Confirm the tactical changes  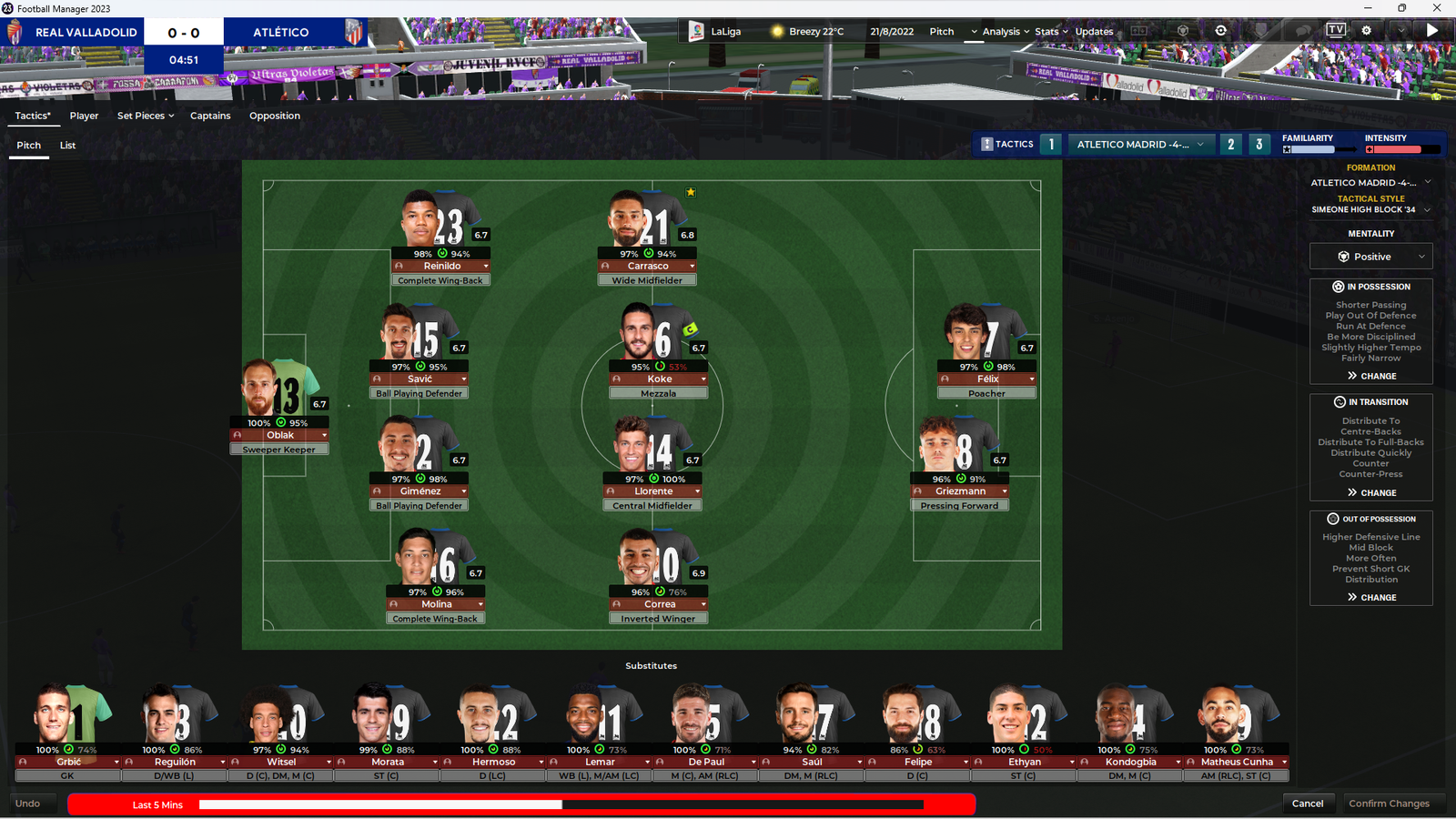[x=1389, y=804]
